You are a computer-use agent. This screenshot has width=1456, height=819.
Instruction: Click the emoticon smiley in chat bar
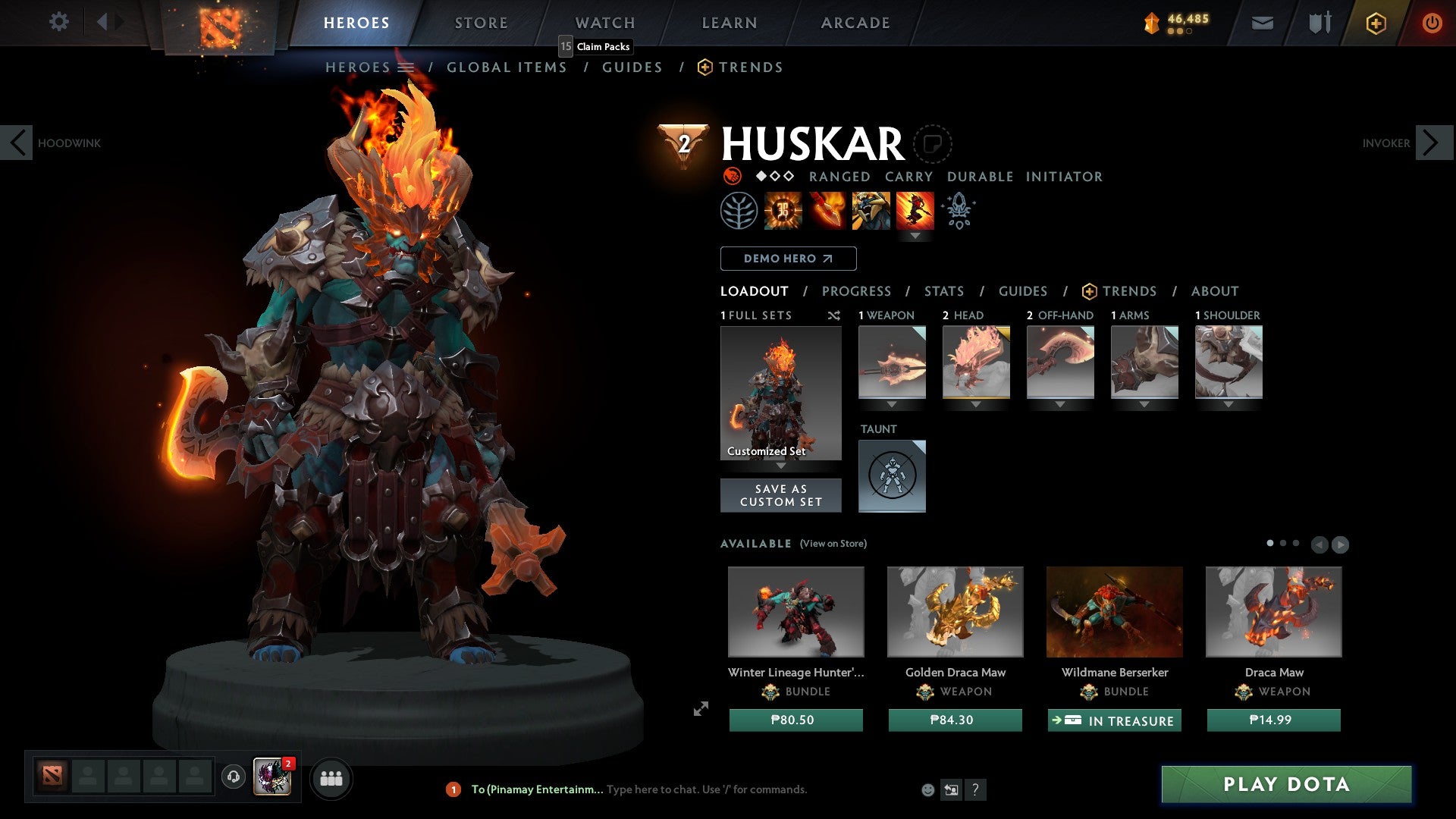[927, 789]
